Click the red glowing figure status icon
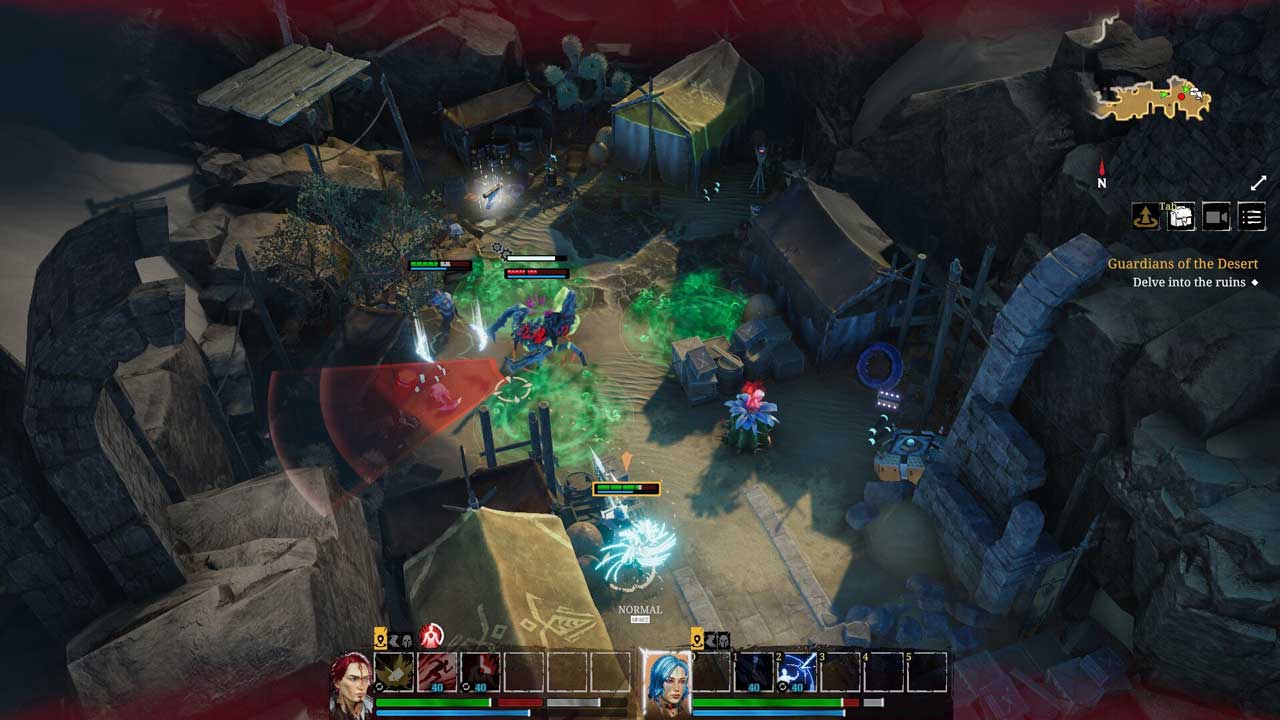The width and height of the screenshot is (1280, 720). (431, 637)
